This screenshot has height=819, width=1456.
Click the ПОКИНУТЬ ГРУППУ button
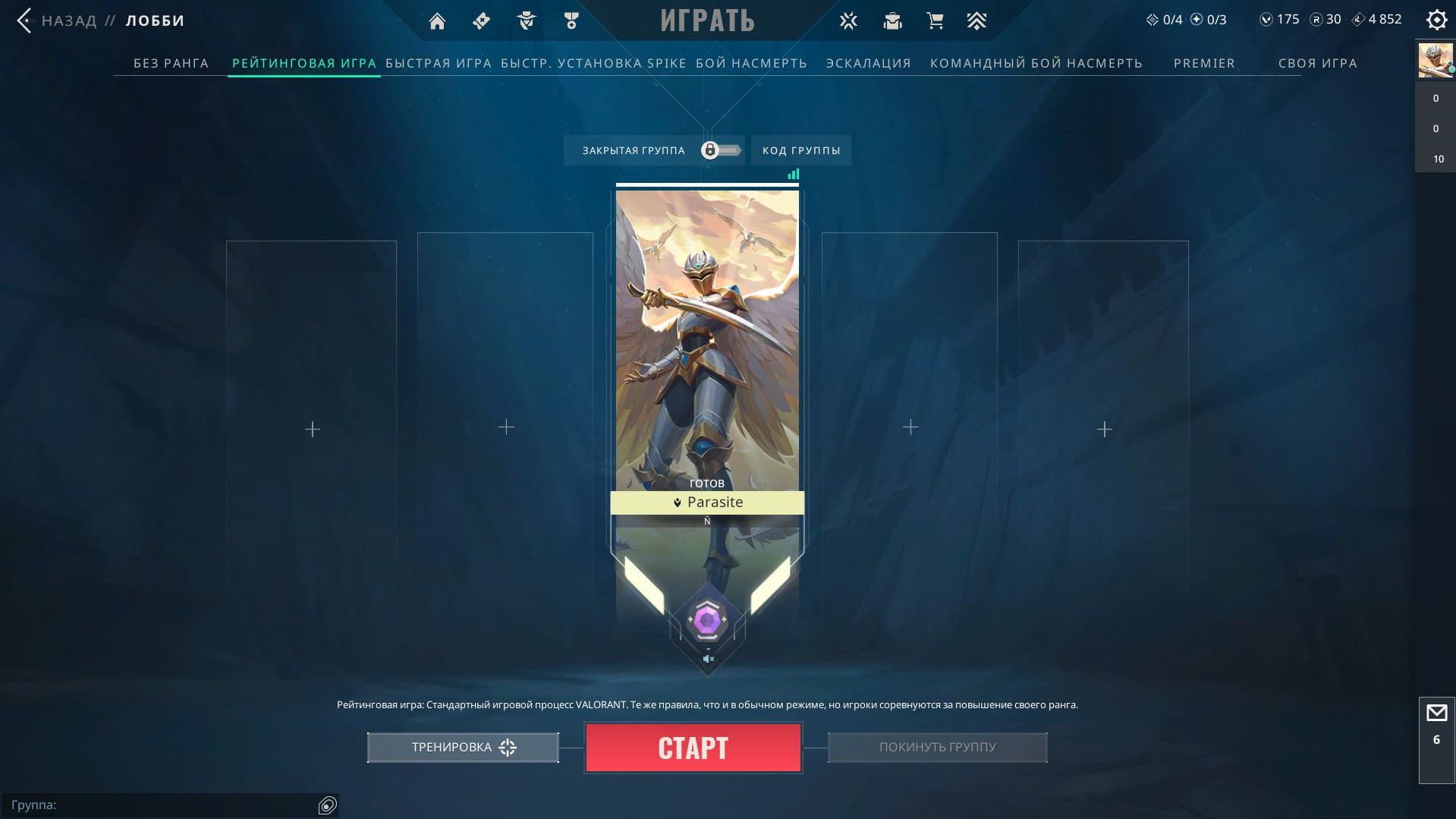[937, 748]
